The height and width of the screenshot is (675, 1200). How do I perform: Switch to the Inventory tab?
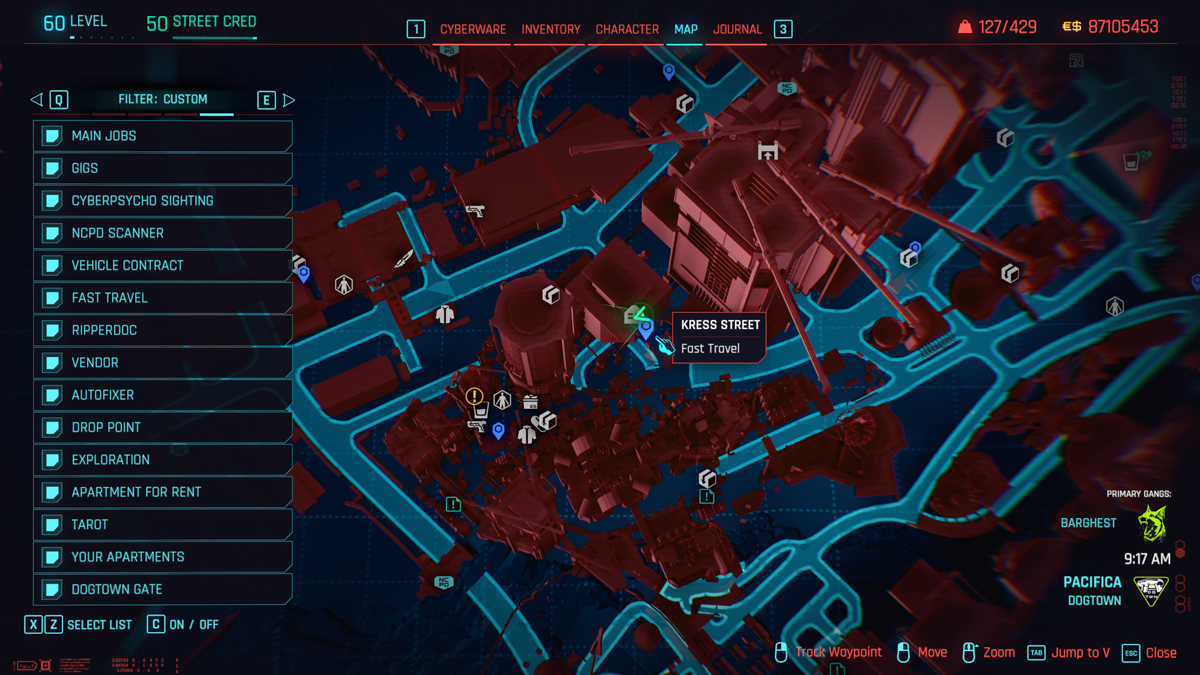[550, 30]
